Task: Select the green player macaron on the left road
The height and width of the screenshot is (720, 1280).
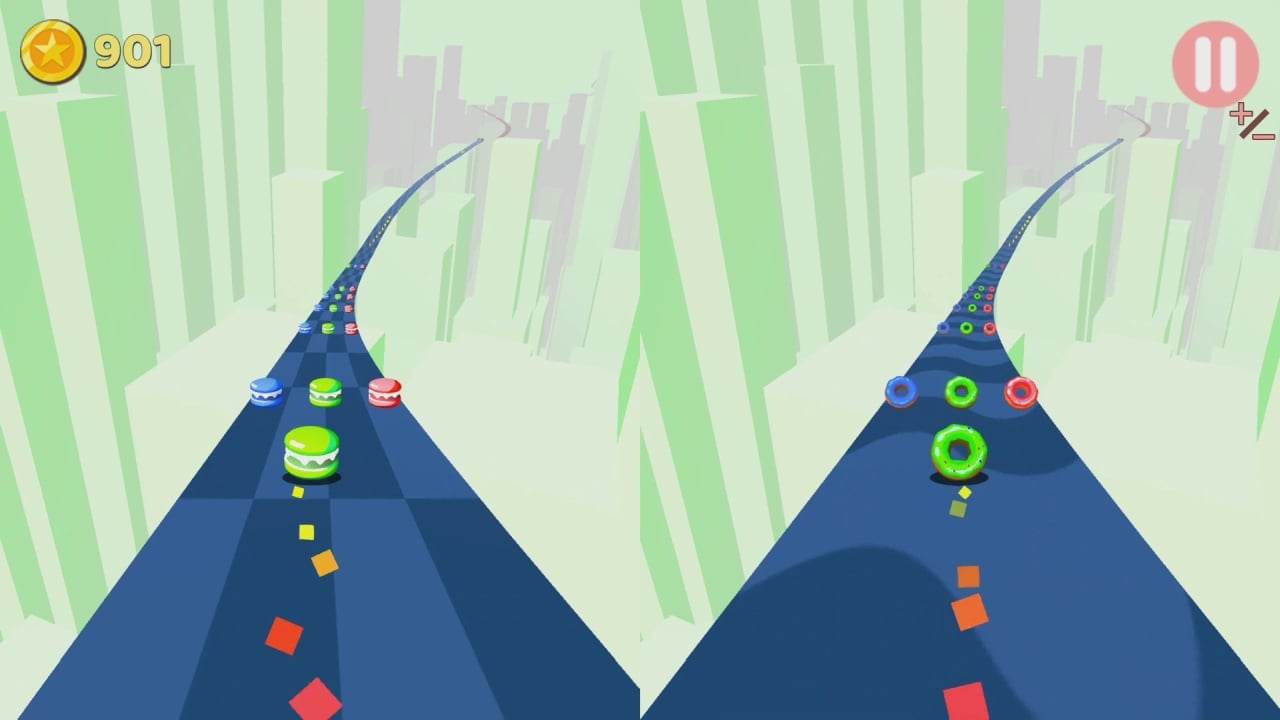Action: (311, 452)
